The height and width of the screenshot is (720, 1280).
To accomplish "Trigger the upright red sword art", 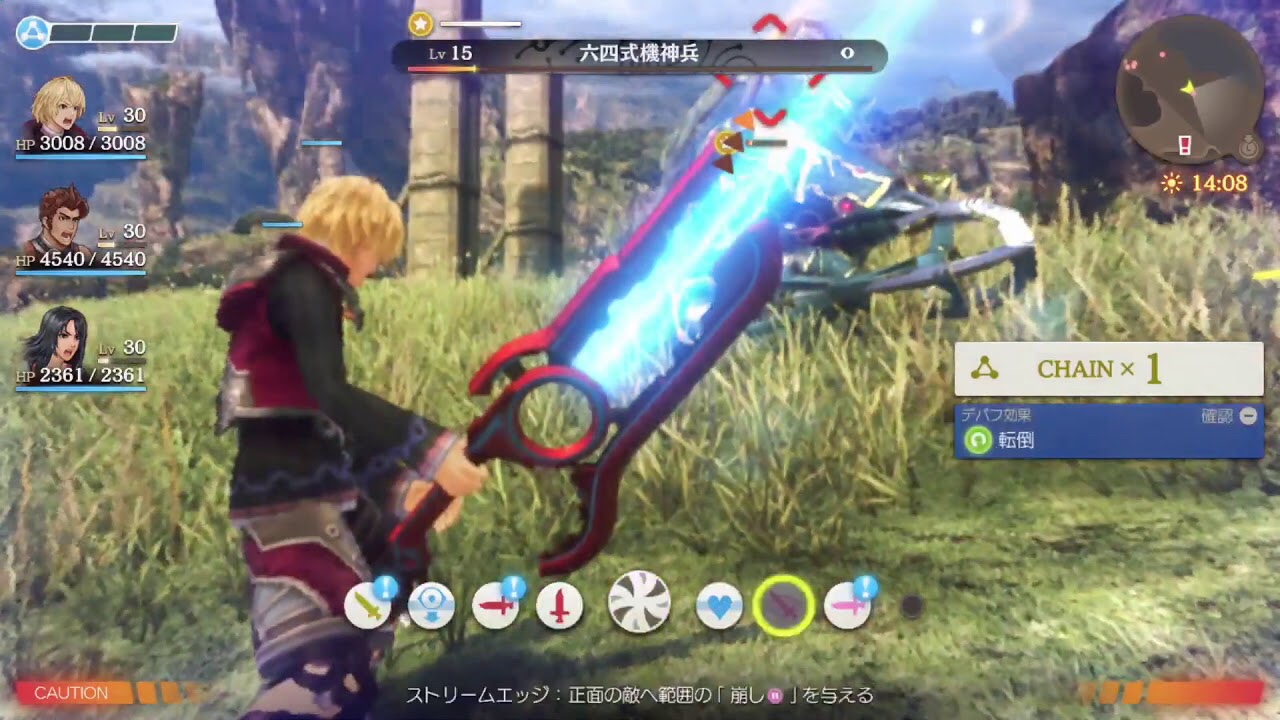I will tap(559, 606).
